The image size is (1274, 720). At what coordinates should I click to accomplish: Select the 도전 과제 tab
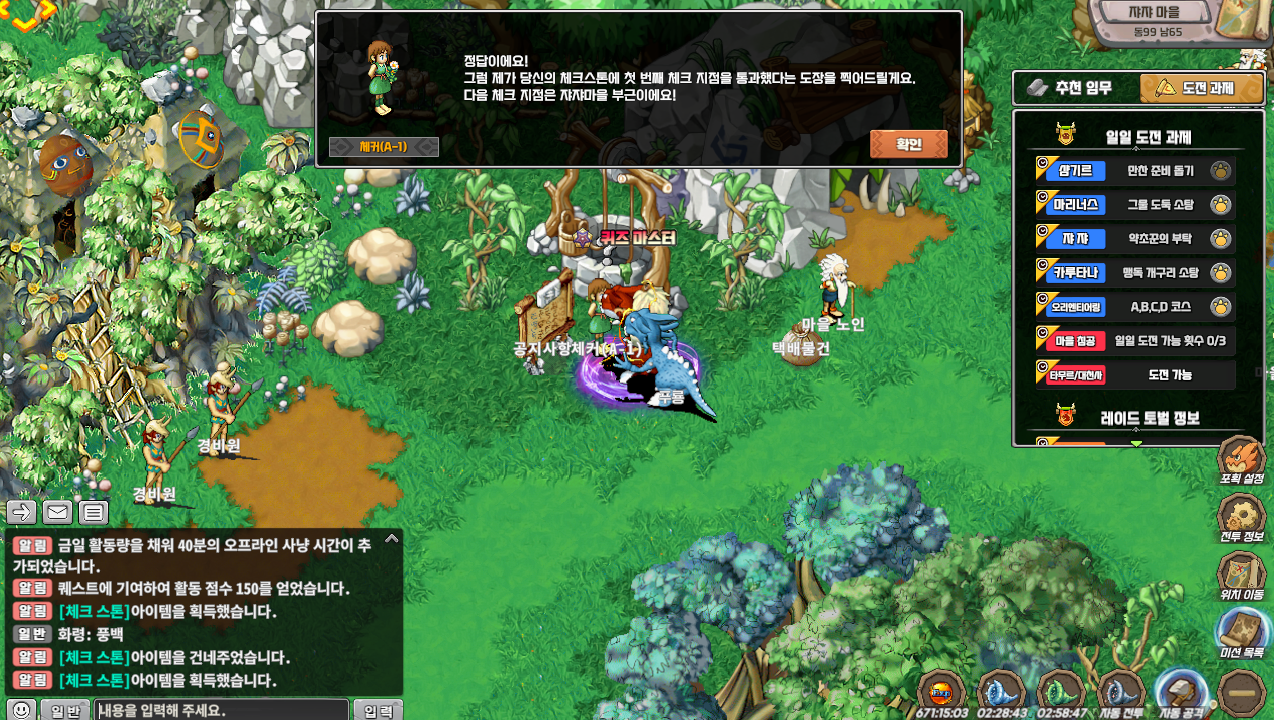[x=1195, y=88]
